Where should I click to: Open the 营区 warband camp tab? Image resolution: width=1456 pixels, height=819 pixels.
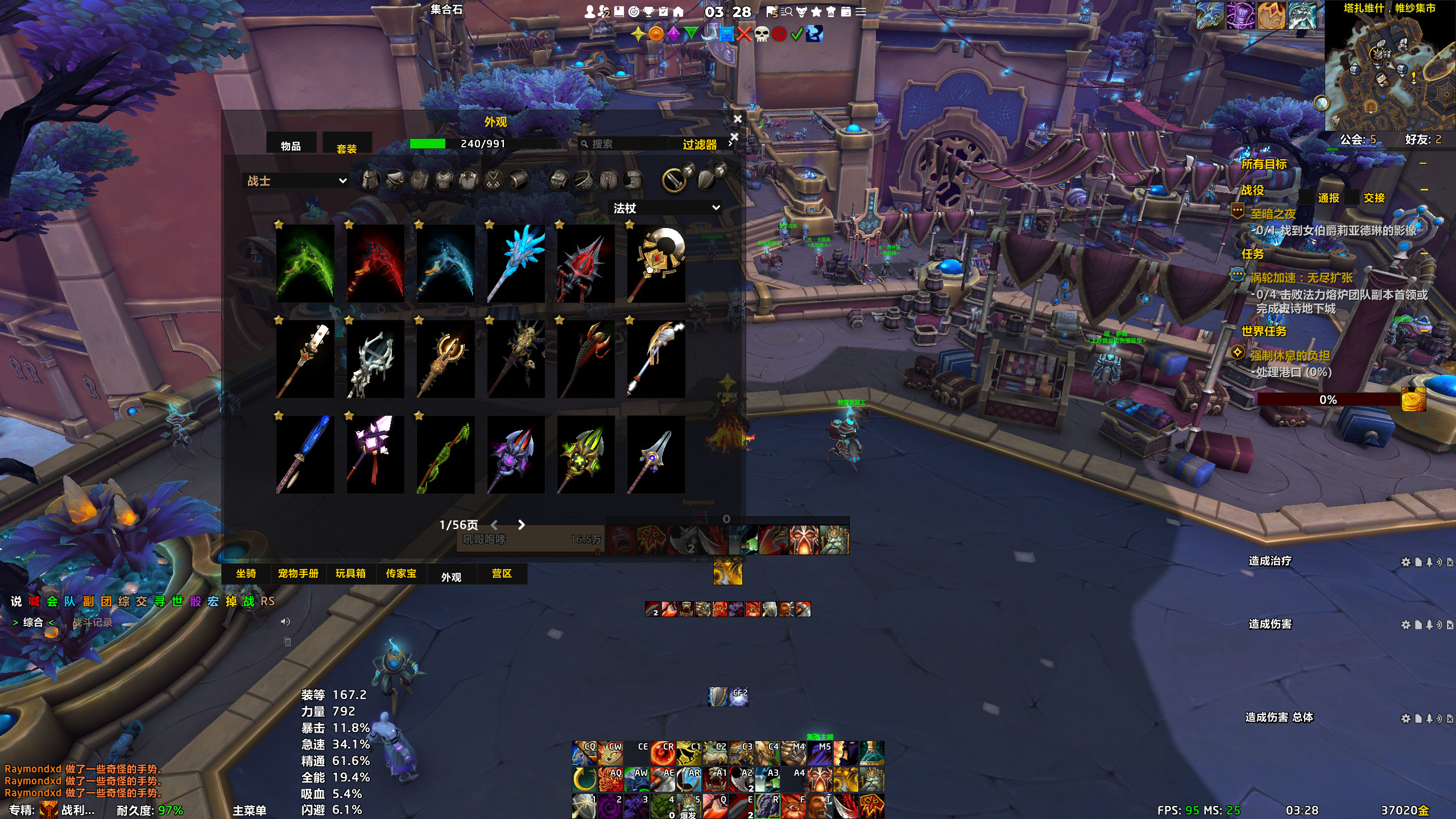(502, 573)
